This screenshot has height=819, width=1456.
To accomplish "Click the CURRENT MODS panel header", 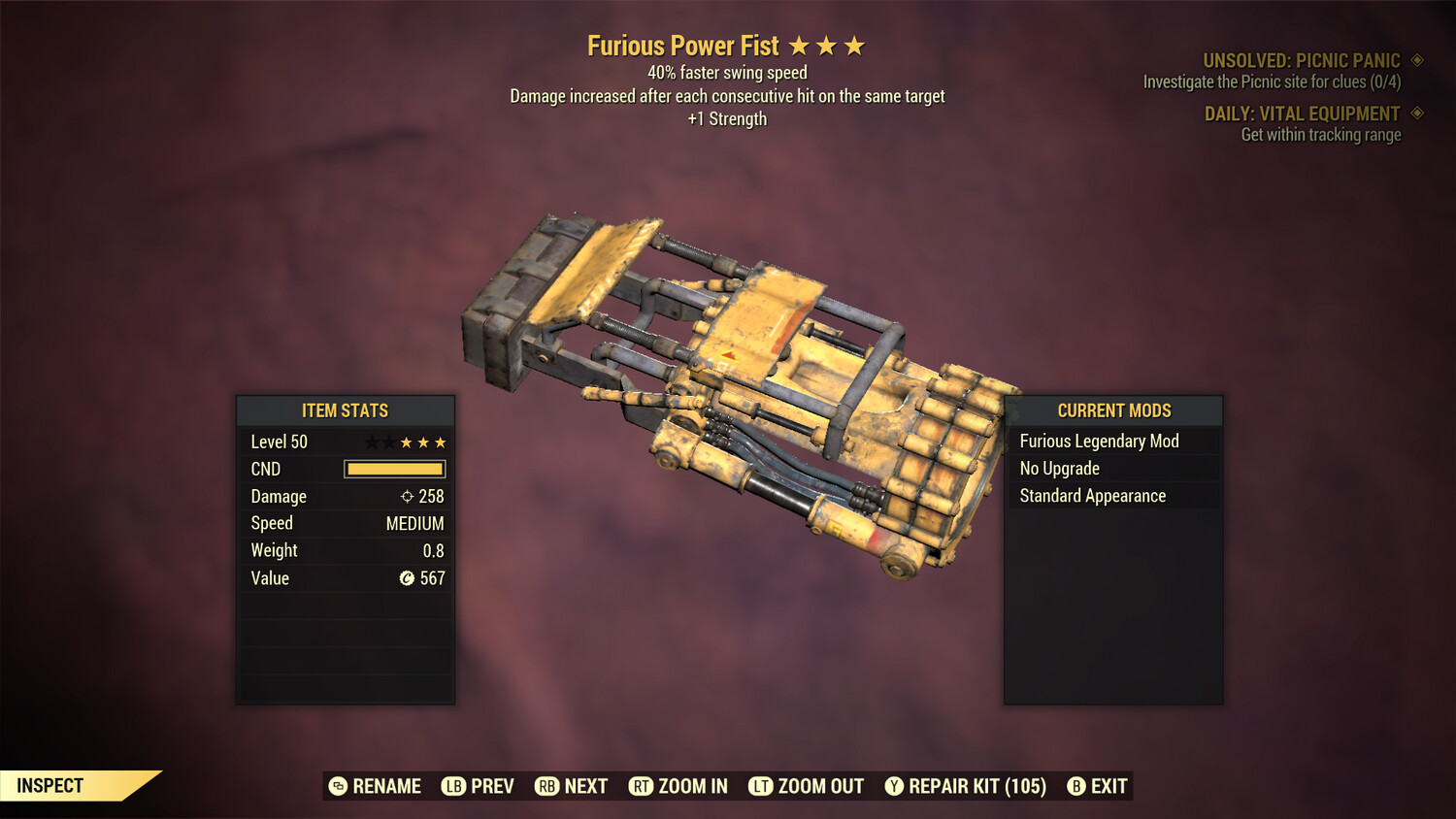I will (1113, 410).
